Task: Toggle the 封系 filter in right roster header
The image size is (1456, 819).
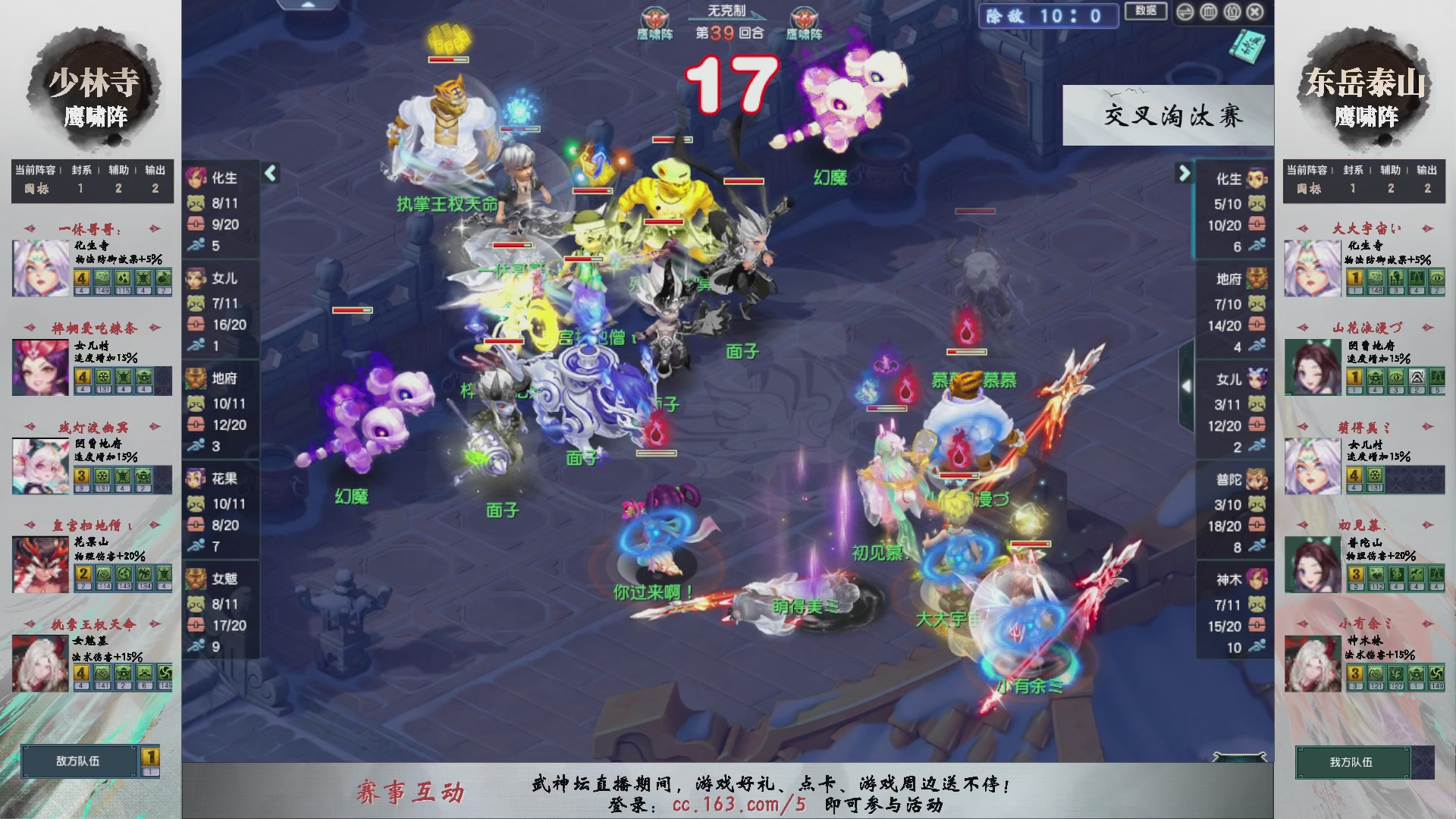Action: [1353, 170]
